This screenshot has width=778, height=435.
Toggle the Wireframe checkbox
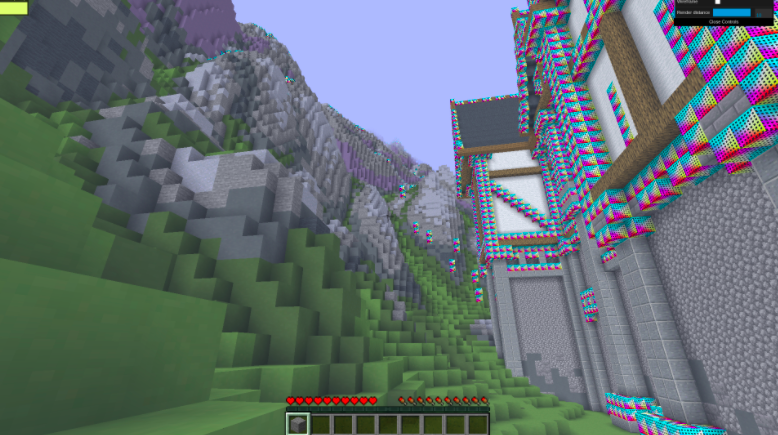716,2
